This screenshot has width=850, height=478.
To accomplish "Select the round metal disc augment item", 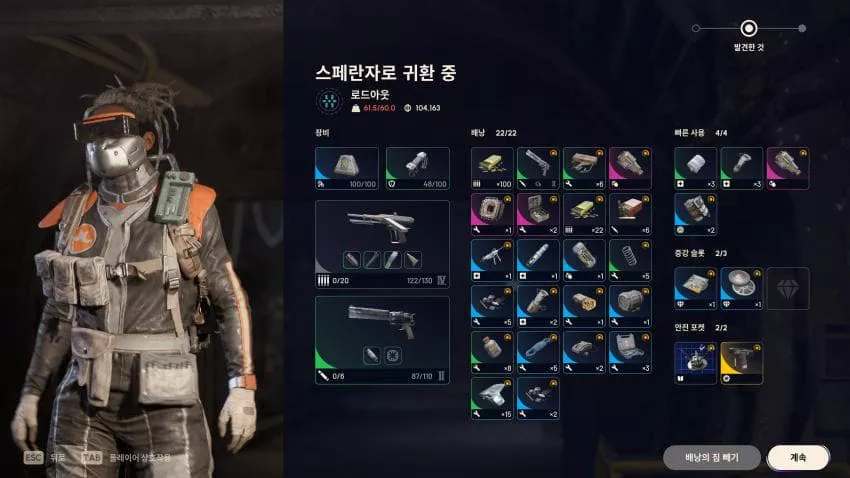I will tap(741, 288).
